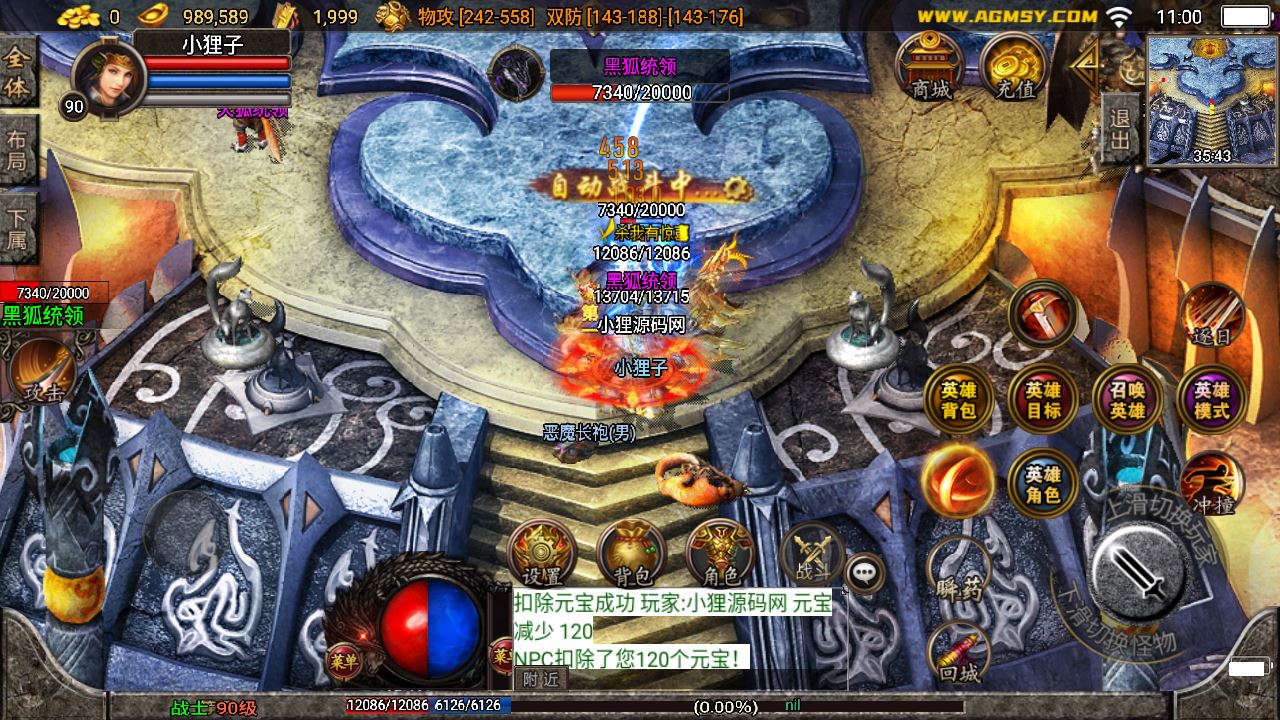Open the 商城 shop

point(930,67)
